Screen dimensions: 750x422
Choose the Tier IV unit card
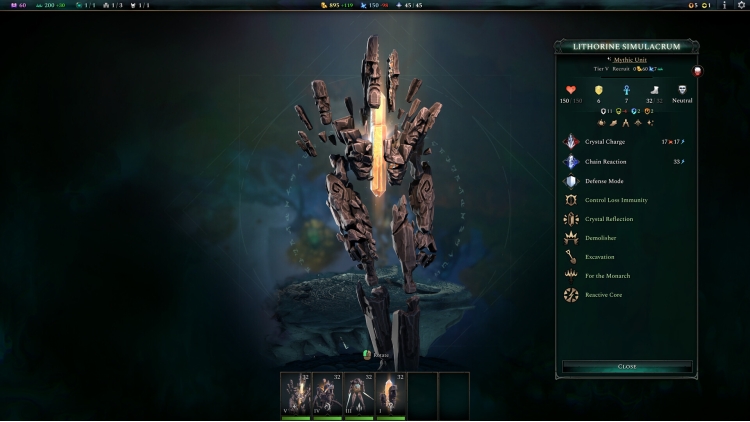coord(327,395)
